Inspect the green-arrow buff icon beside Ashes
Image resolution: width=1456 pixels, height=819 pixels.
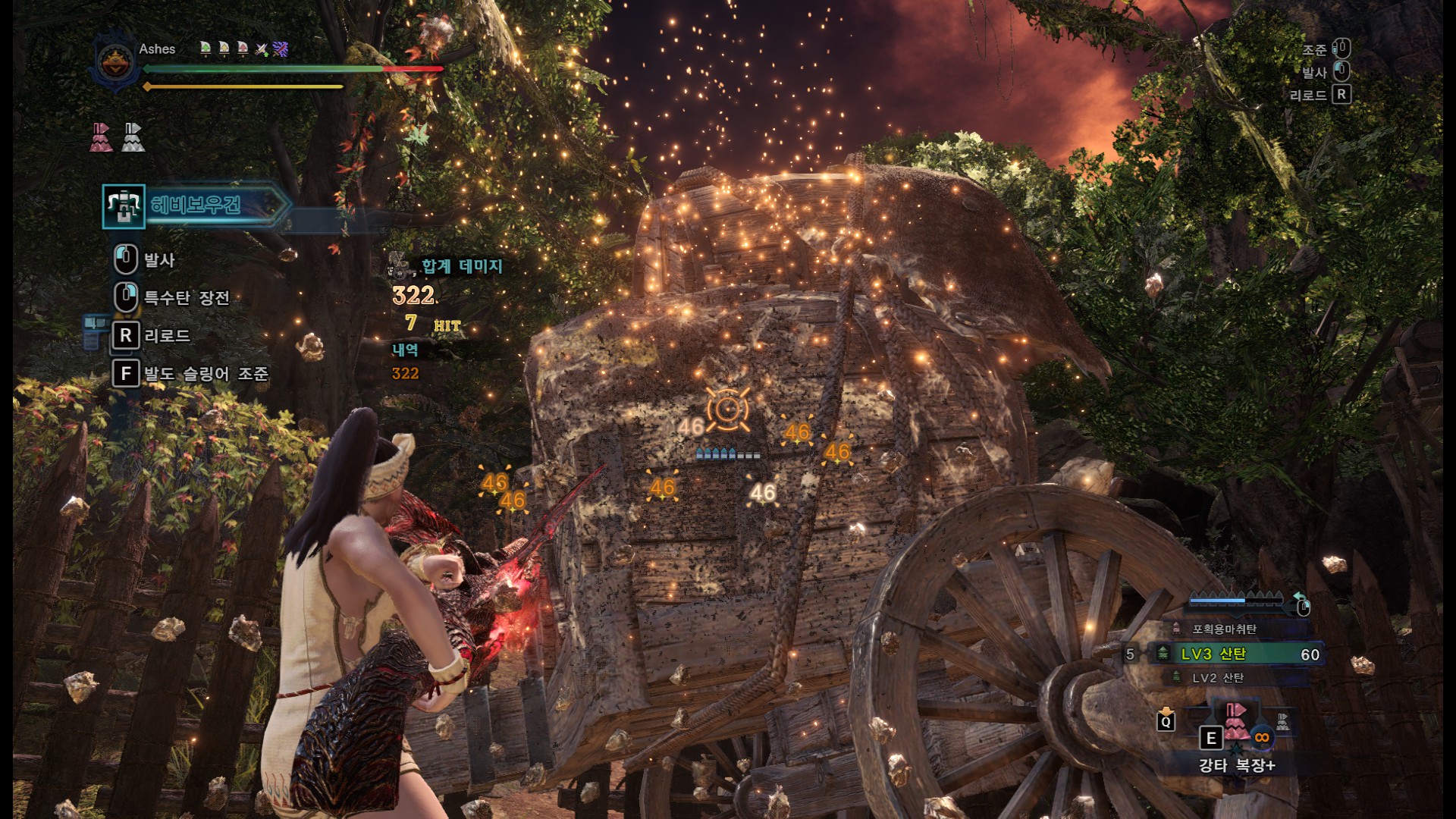pos(206,49)
